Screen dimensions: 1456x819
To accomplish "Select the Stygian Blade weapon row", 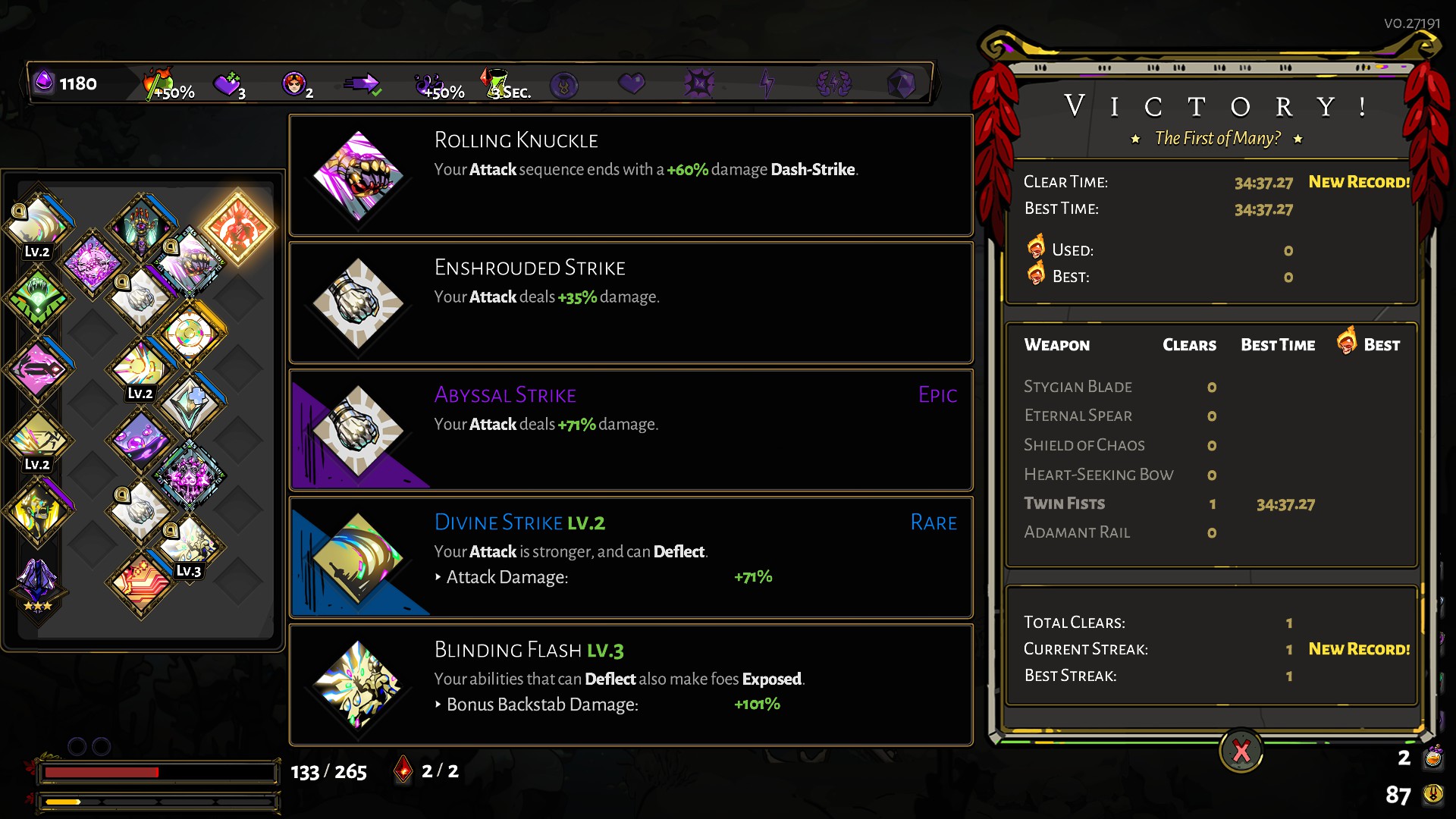I will pyautogui.click(x=1078, y=387).
